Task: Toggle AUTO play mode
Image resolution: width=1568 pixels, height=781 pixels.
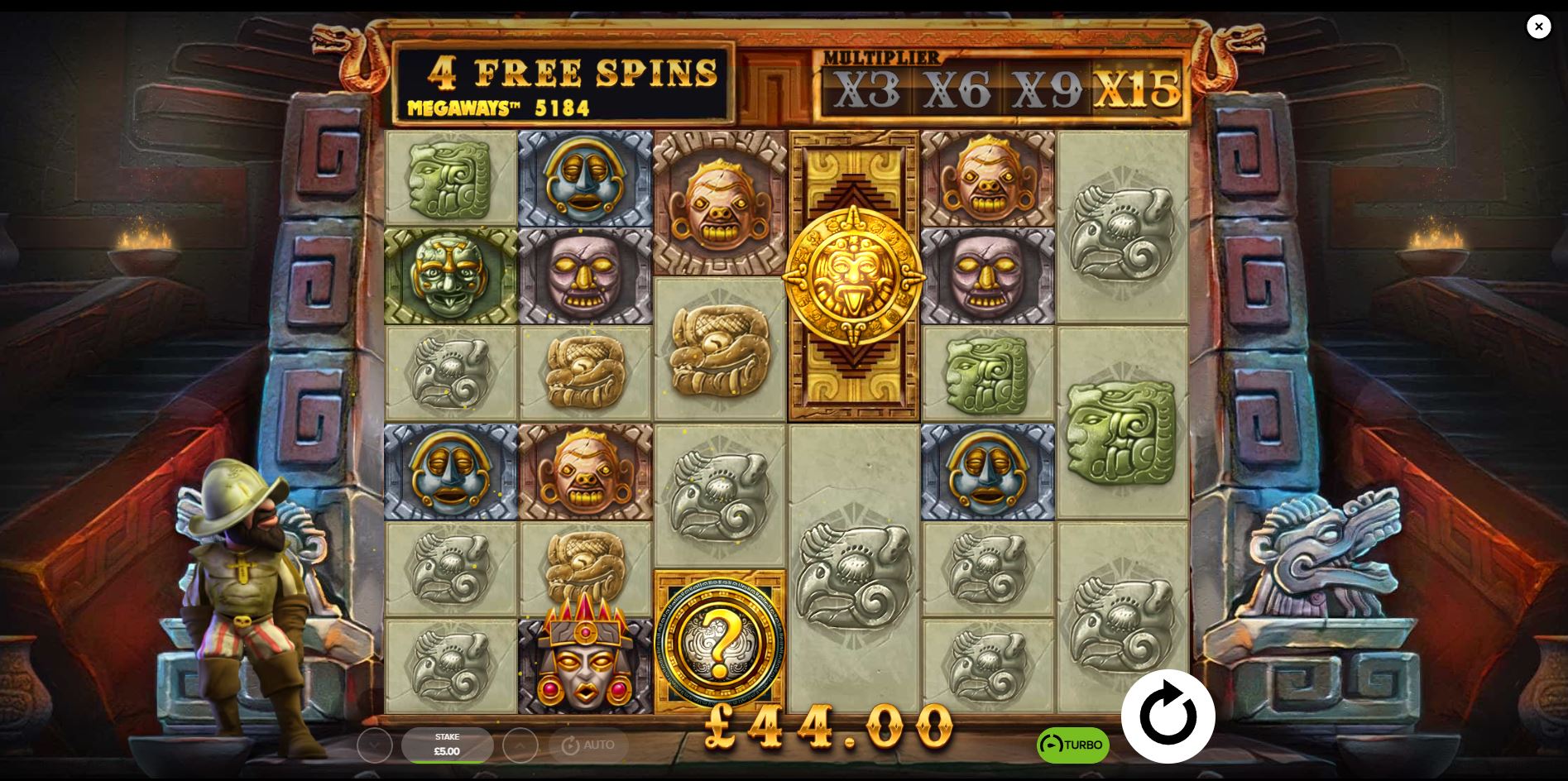Action: [590, 744]
